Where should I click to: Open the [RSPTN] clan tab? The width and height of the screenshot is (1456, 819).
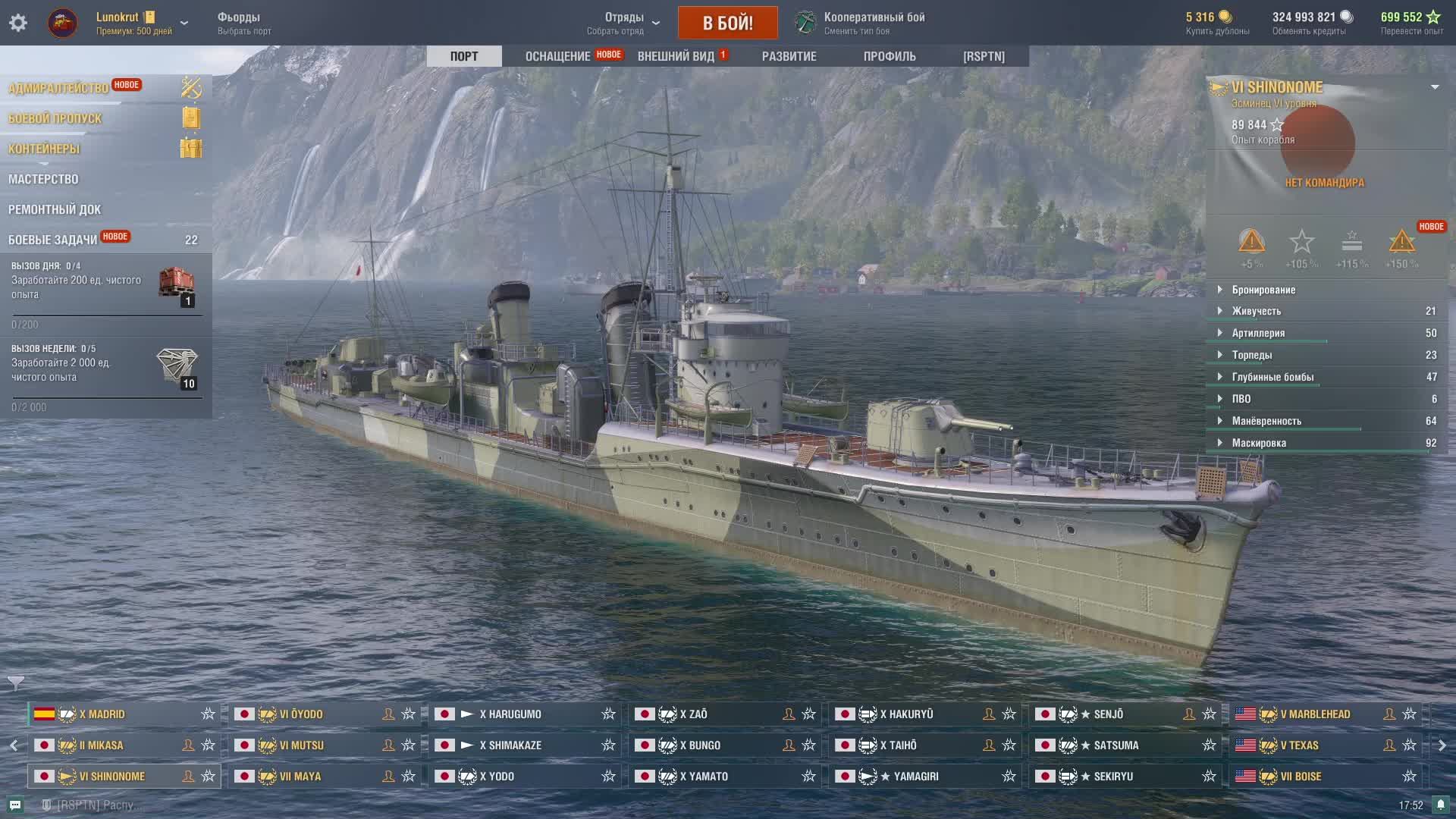(984, 56)
